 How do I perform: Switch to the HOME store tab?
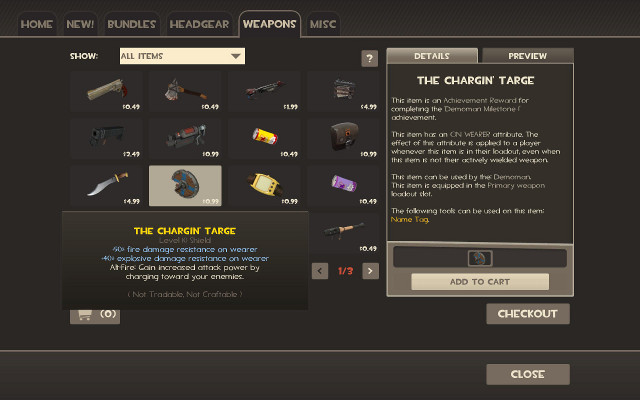point(37,23)
